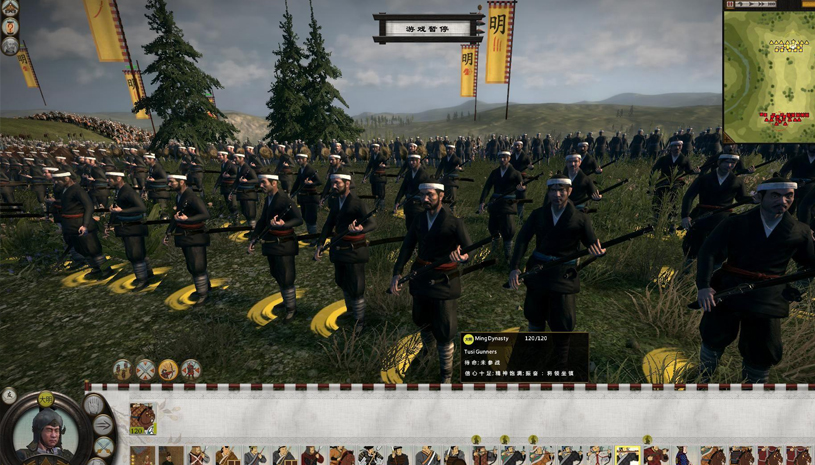
Task: Select the yellow-highlighted unit card
Action: pos(627,456)
